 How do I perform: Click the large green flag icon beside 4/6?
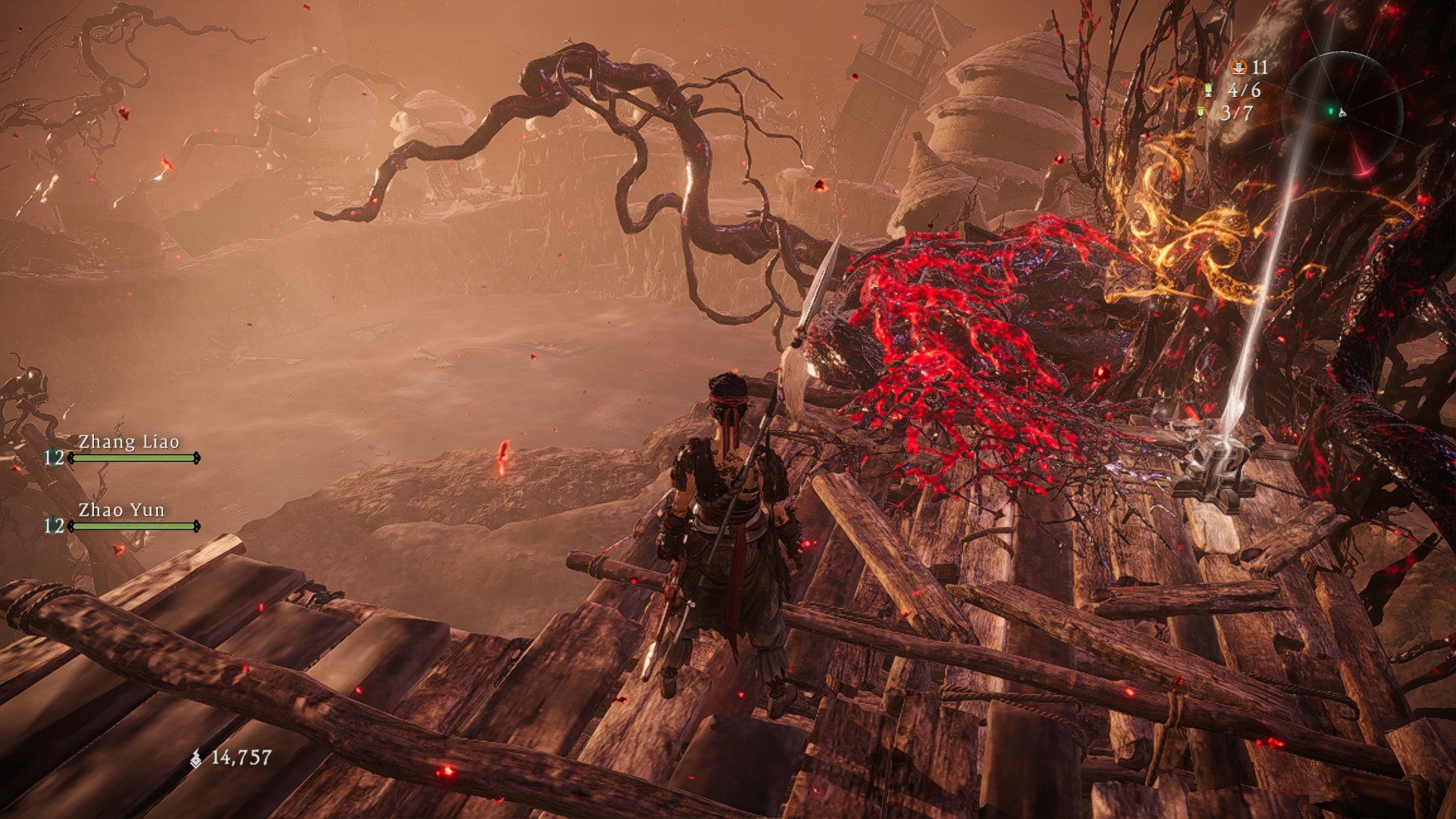(1208, 90)
